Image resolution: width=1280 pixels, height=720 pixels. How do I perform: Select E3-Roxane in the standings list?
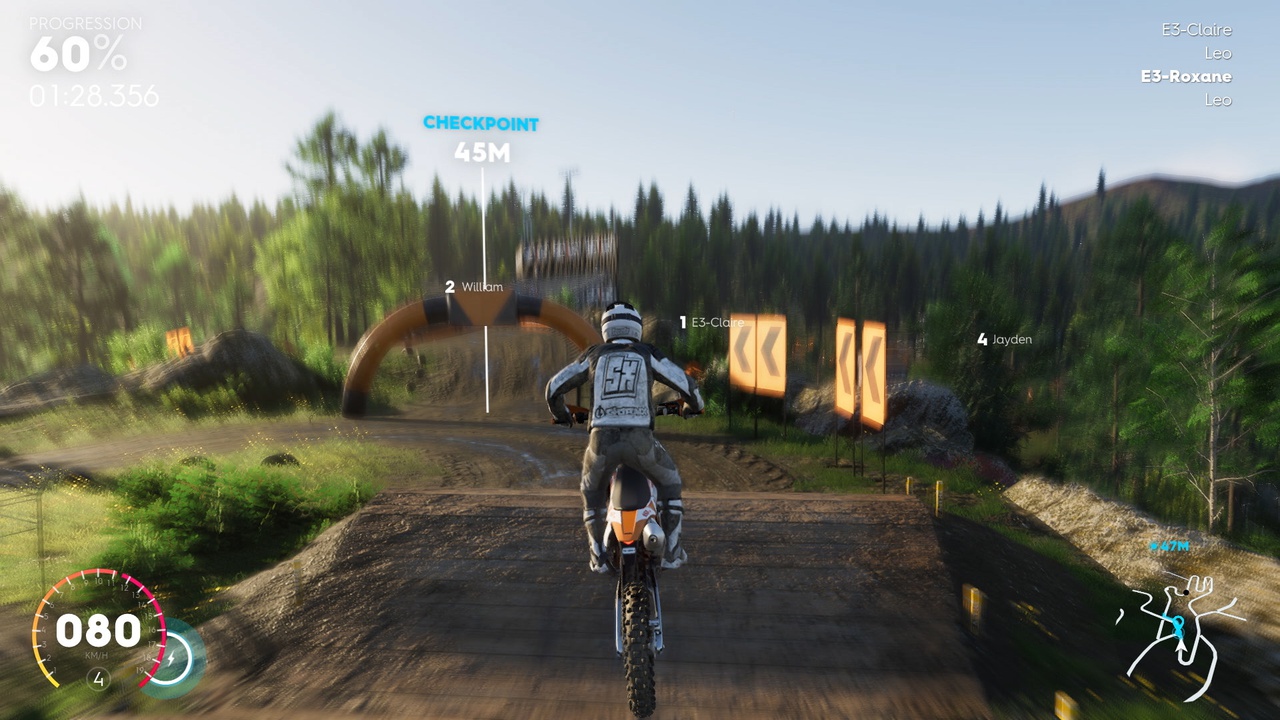(1186, 76)
